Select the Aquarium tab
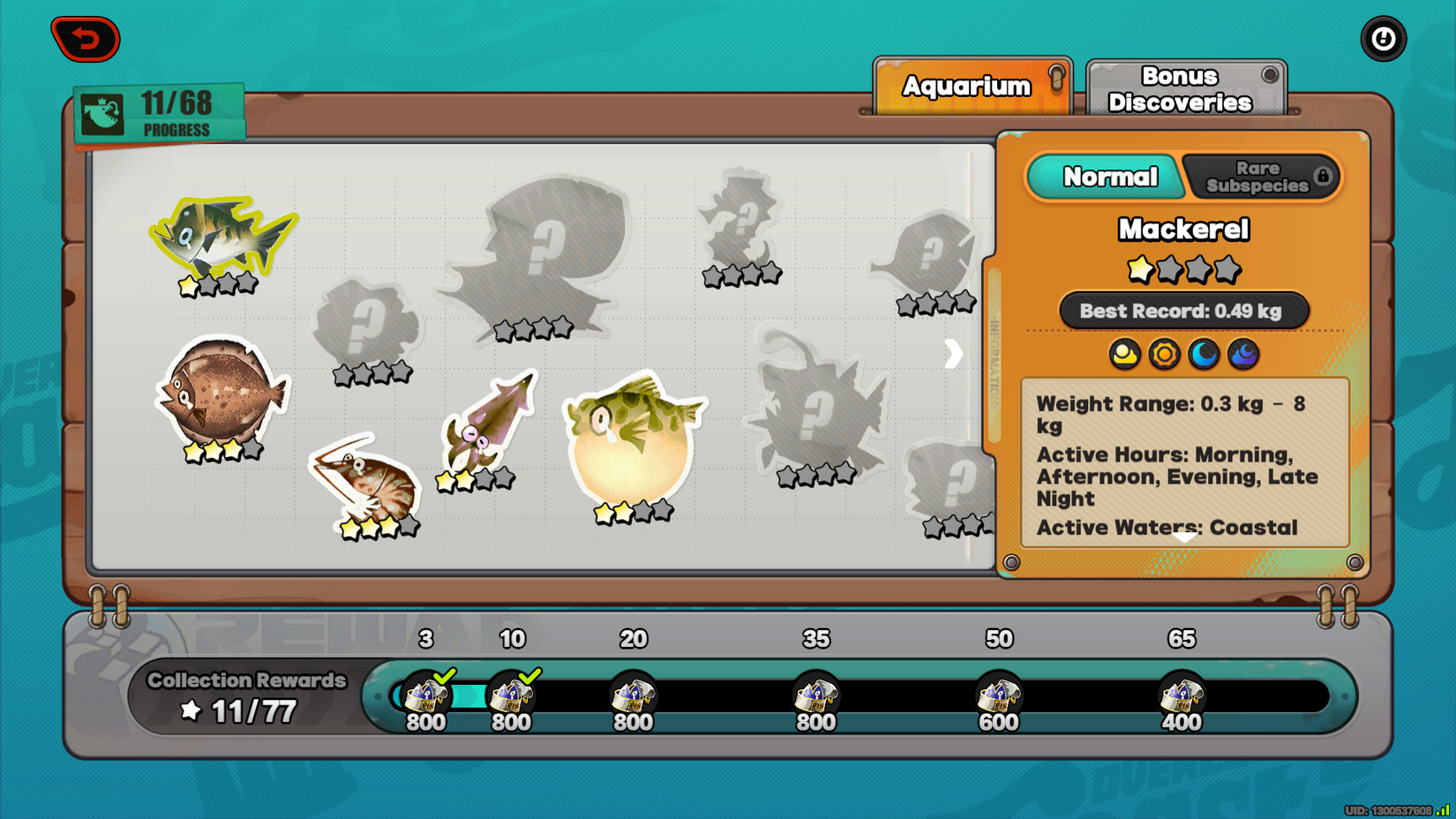The height and width of the screenshot is (819, 1456). (x=965, y=86)
